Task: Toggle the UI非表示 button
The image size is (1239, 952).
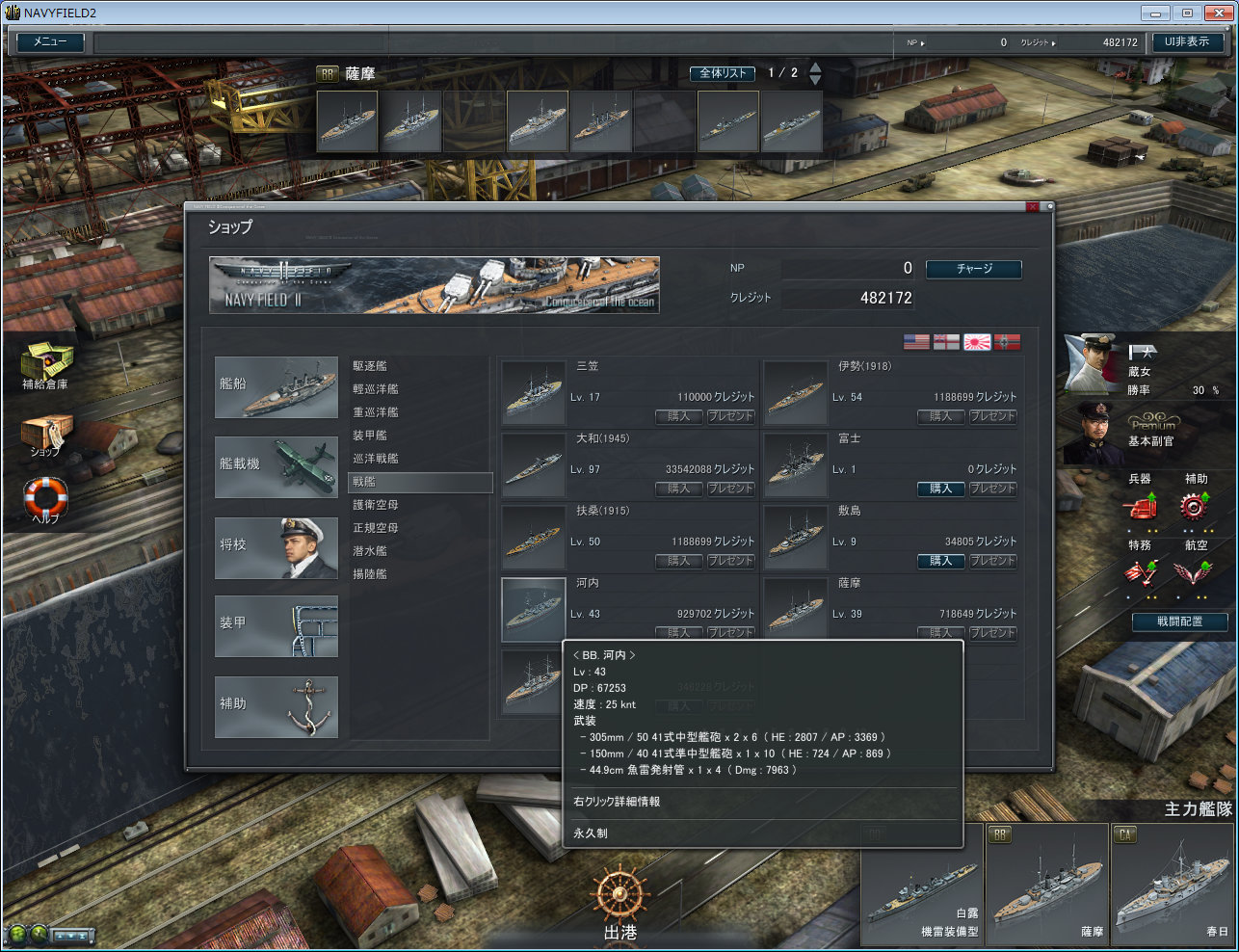Action: pos(1187,42)
